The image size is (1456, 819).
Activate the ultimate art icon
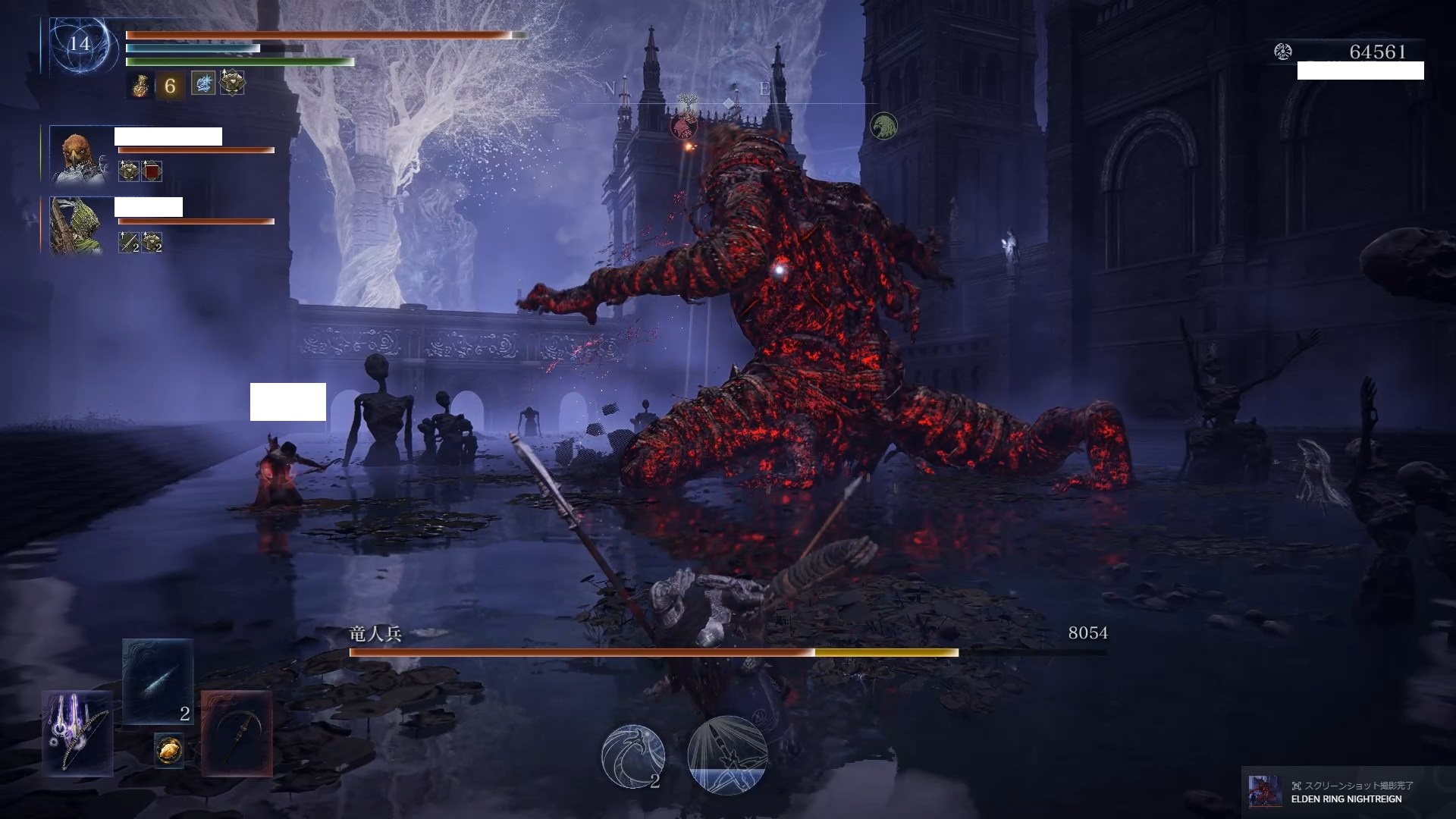pos(727,755)
